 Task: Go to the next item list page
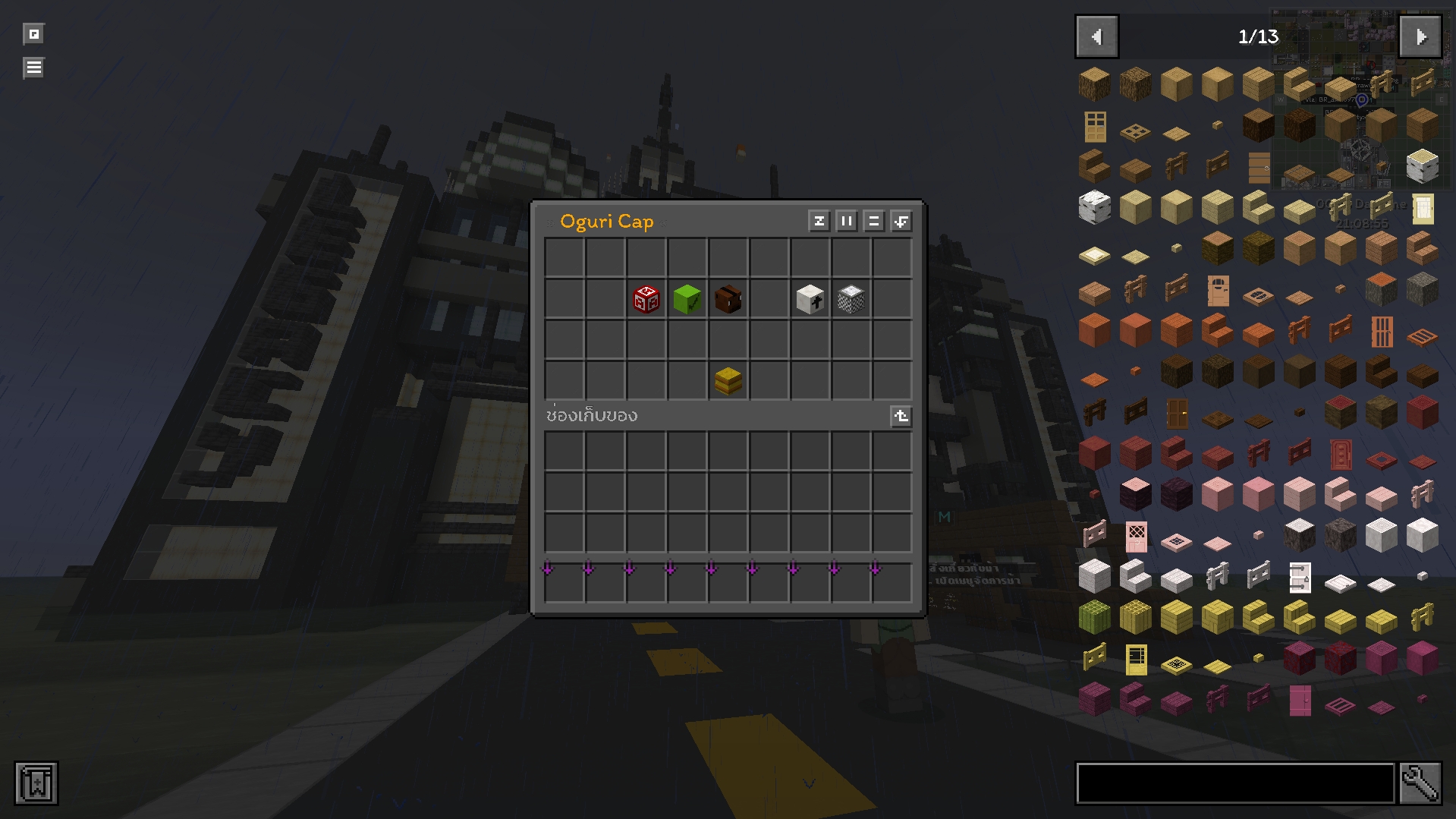(x=1420, y=36)
